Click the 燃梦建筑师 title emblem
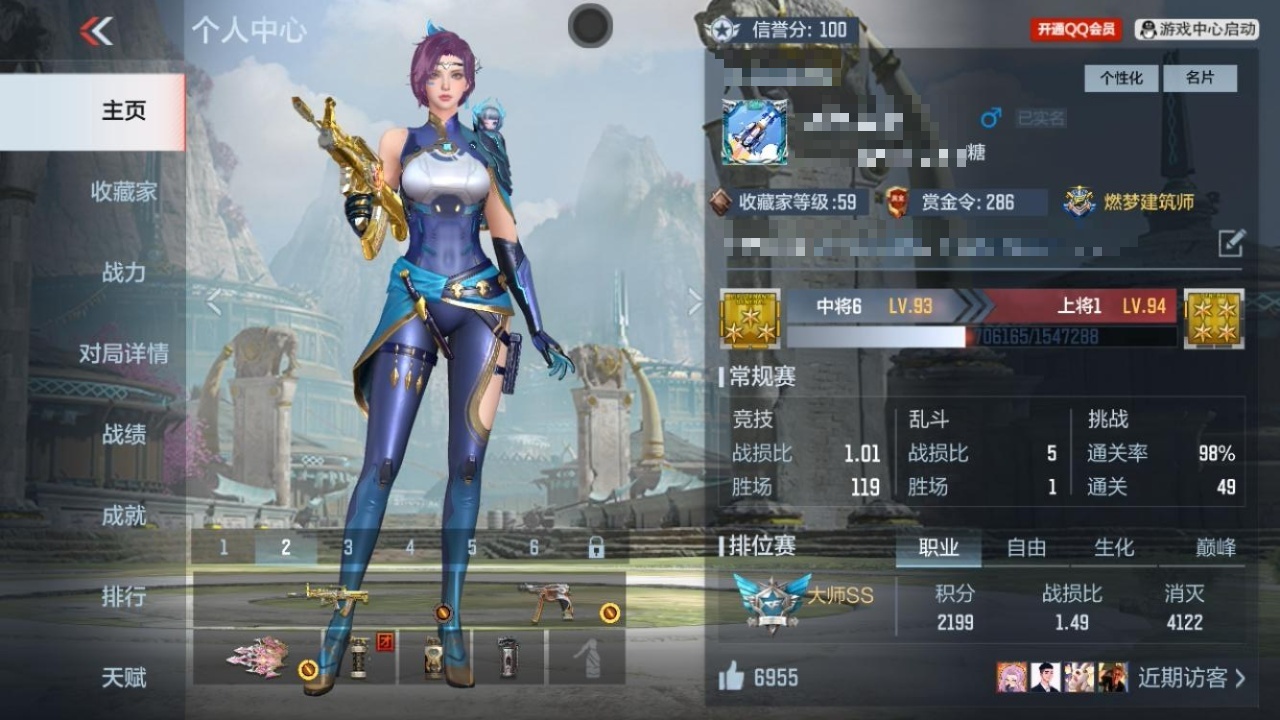This screenshot has width=1280, height=720. (1078, 200)
